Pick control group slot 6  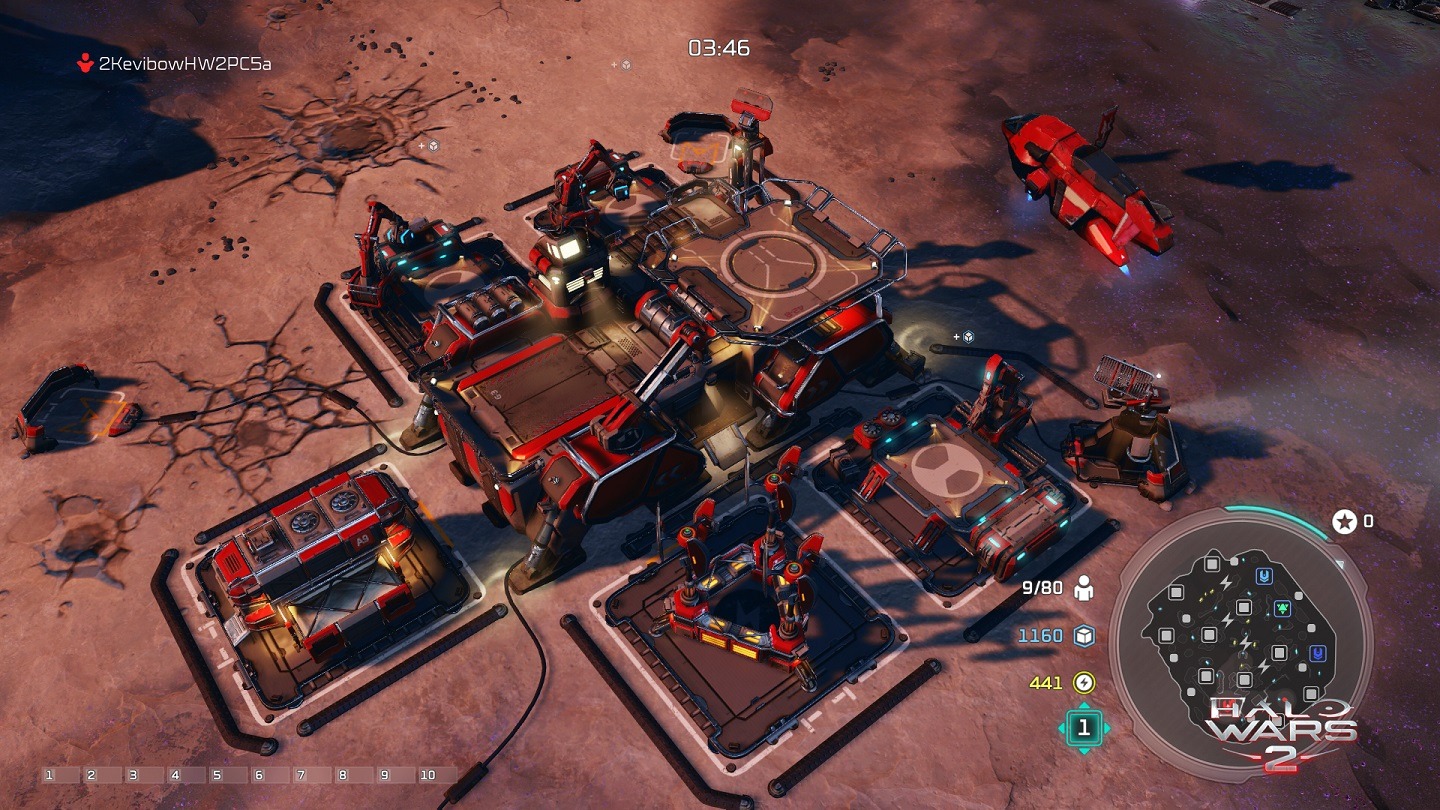pos(258,775)
